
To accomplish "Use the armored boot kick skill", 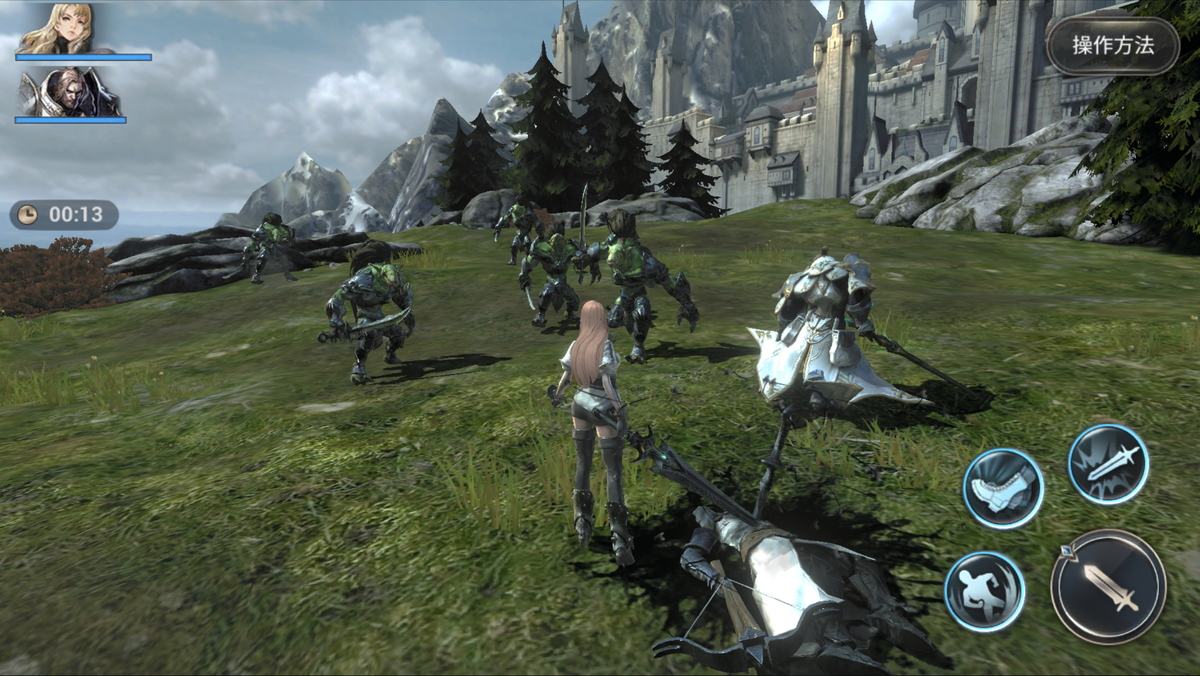I will [x=1003, y=488].
